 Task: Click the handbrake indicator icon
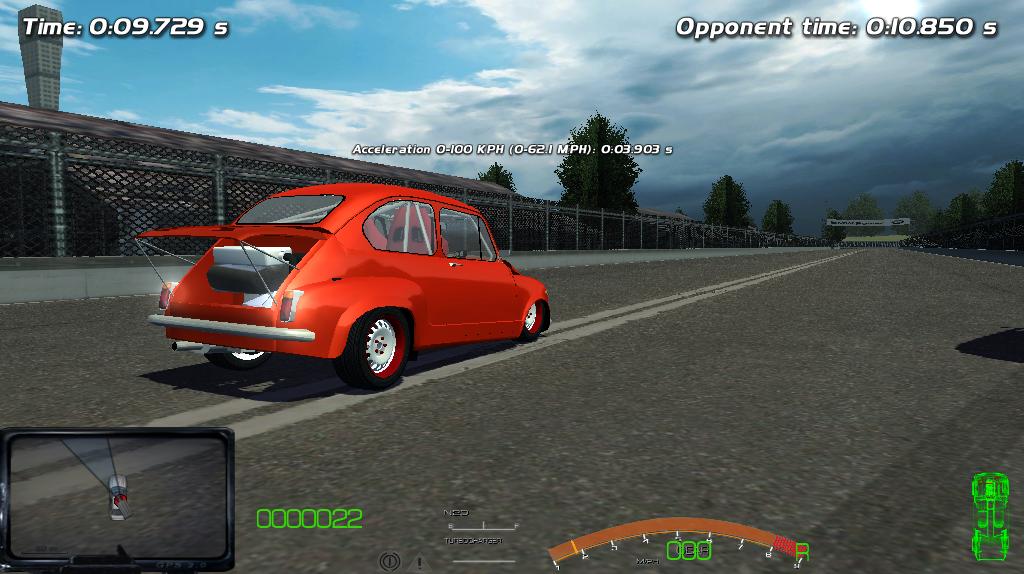tap(389, 562)
